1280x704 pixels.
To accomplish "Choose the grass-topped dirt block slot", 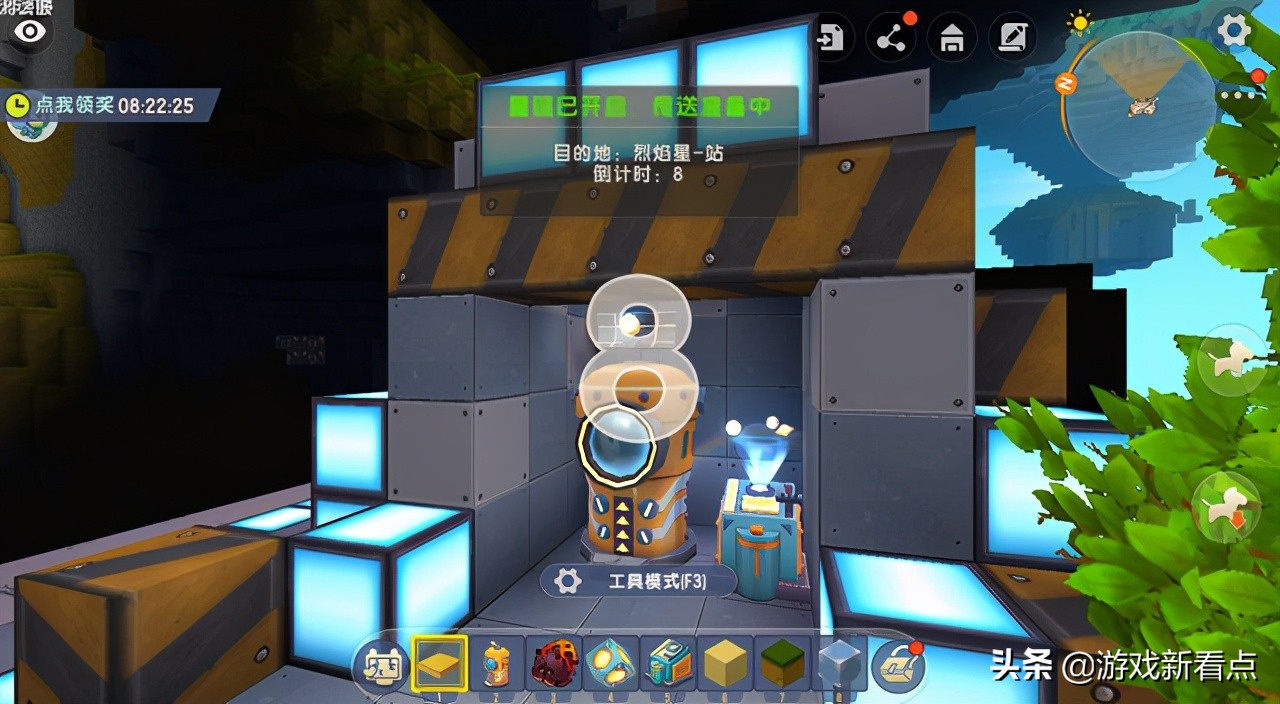I will click(782, 664).
